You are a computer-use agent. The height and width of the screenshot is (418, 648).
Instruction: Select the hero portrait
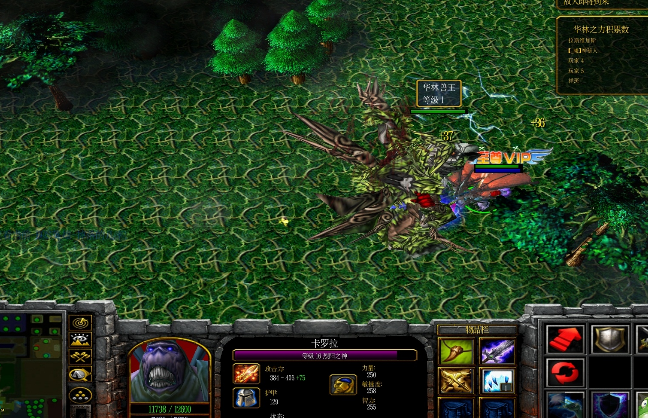[x=169, y=370]
